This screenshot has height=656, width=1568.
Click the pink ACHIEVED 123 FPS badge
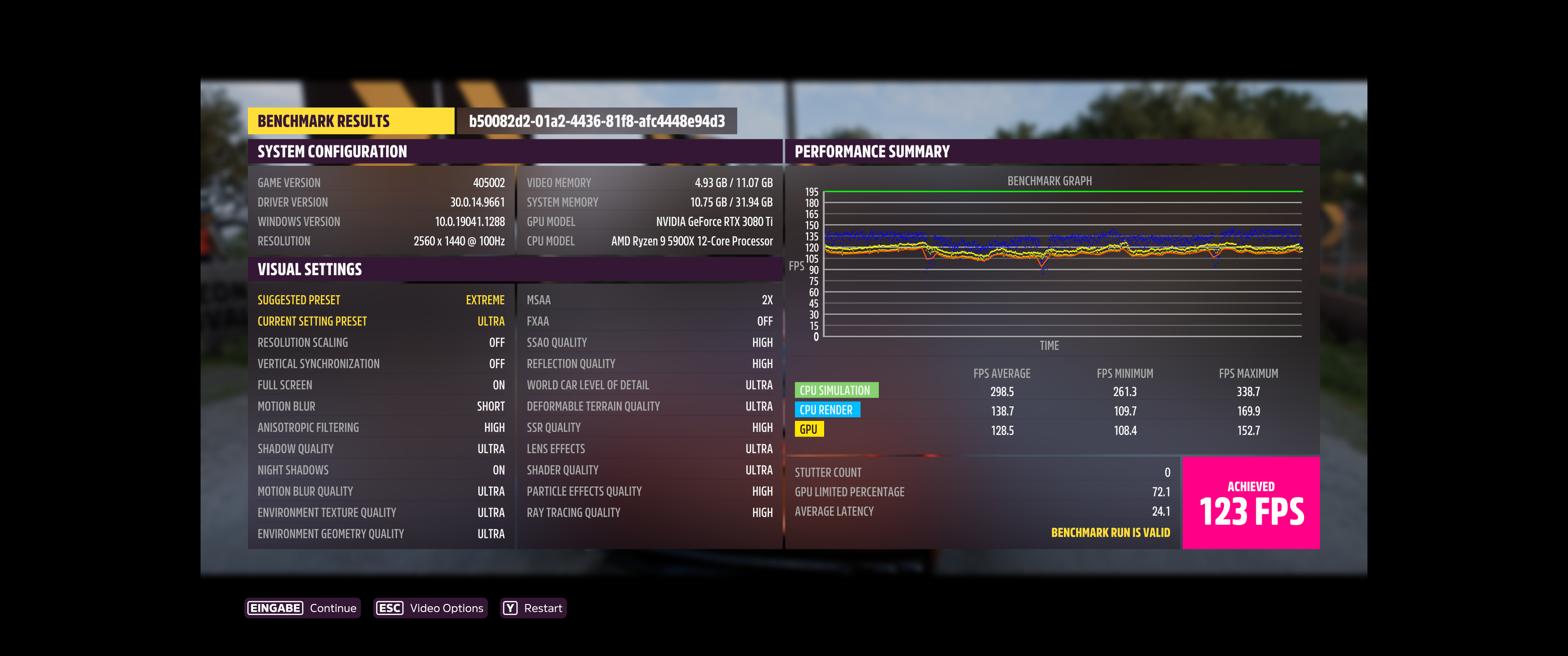(x=1251, y=502)
